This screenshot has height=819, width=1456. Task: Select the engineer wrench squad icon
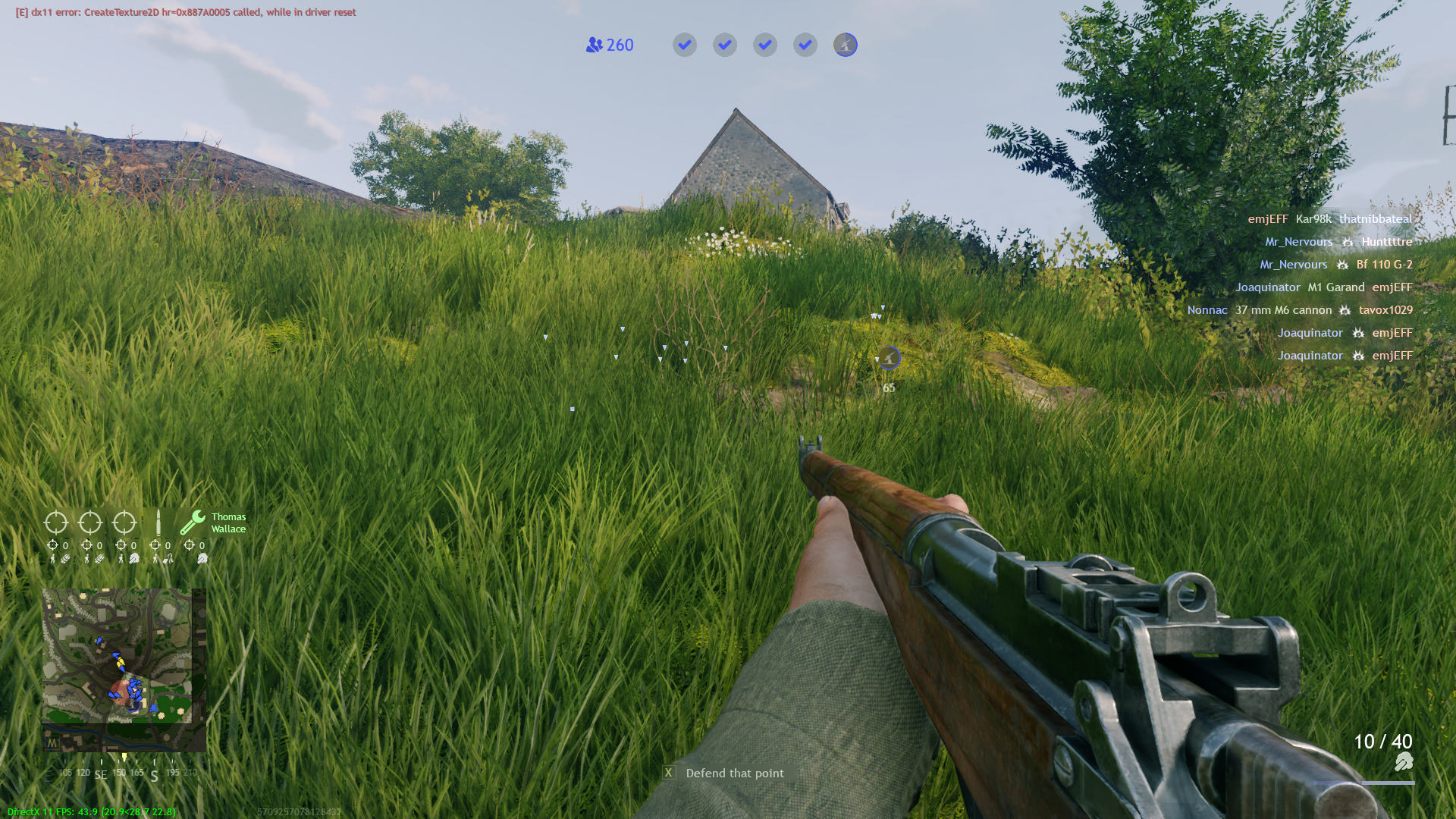click(x=192, y=522)
